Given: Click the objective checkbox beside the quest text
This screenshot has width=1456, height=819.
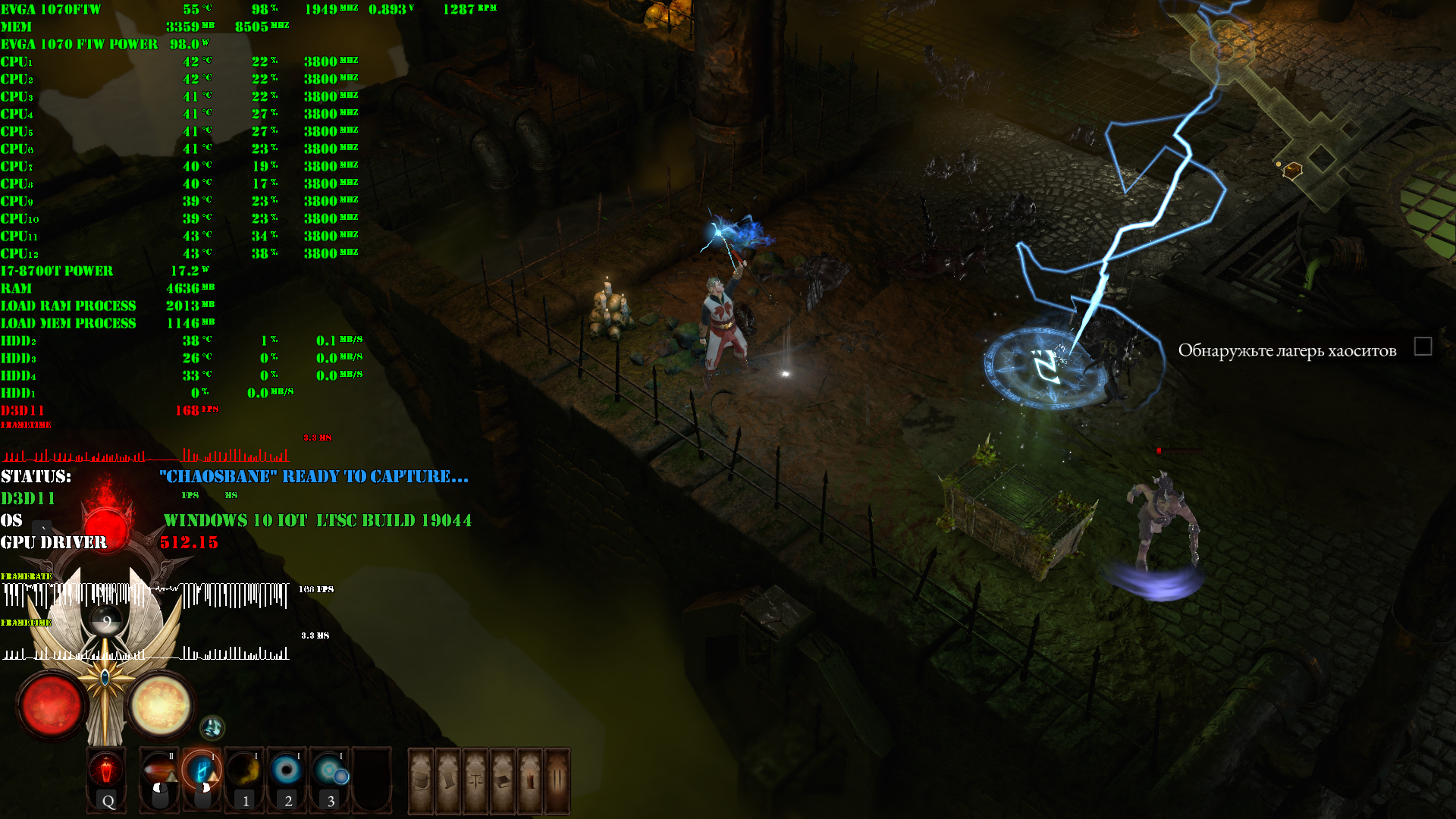Looking at the screenshot, I should (1423, 347).
